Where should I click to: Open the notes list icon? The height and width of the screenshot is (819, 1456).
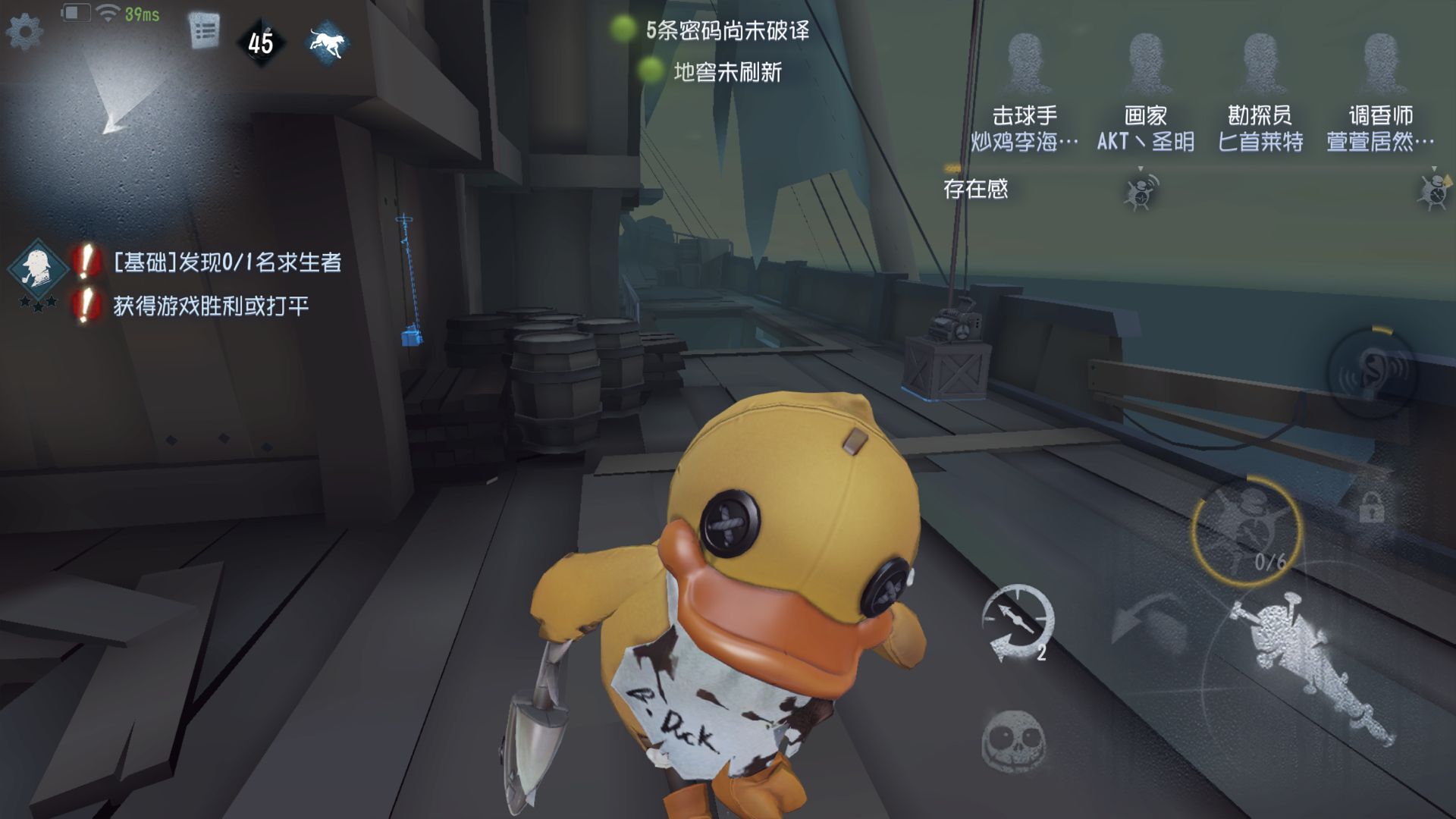coord(204,32)
